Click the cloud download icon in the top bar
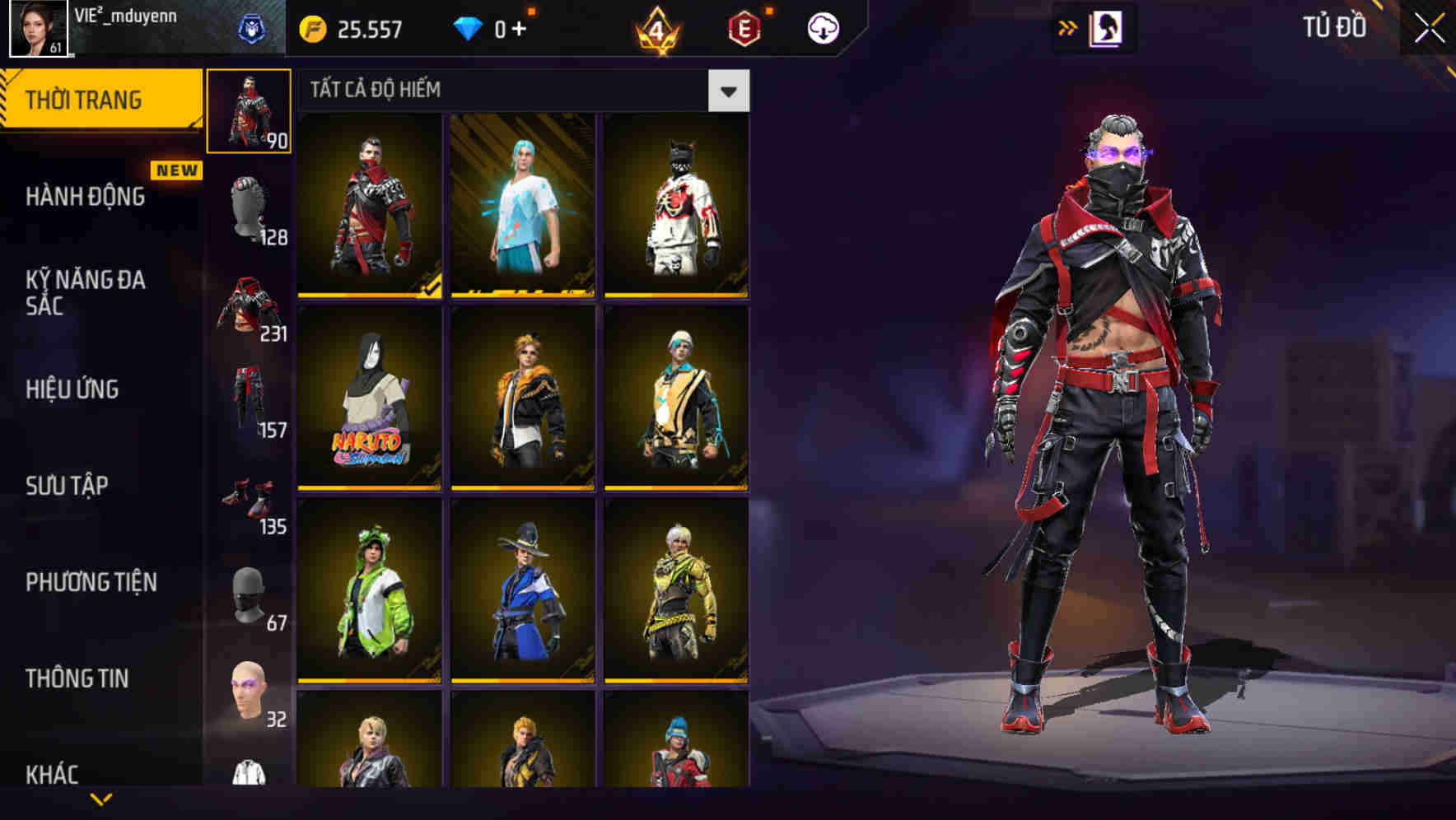1456x820 pixels. tap(821, 27)
